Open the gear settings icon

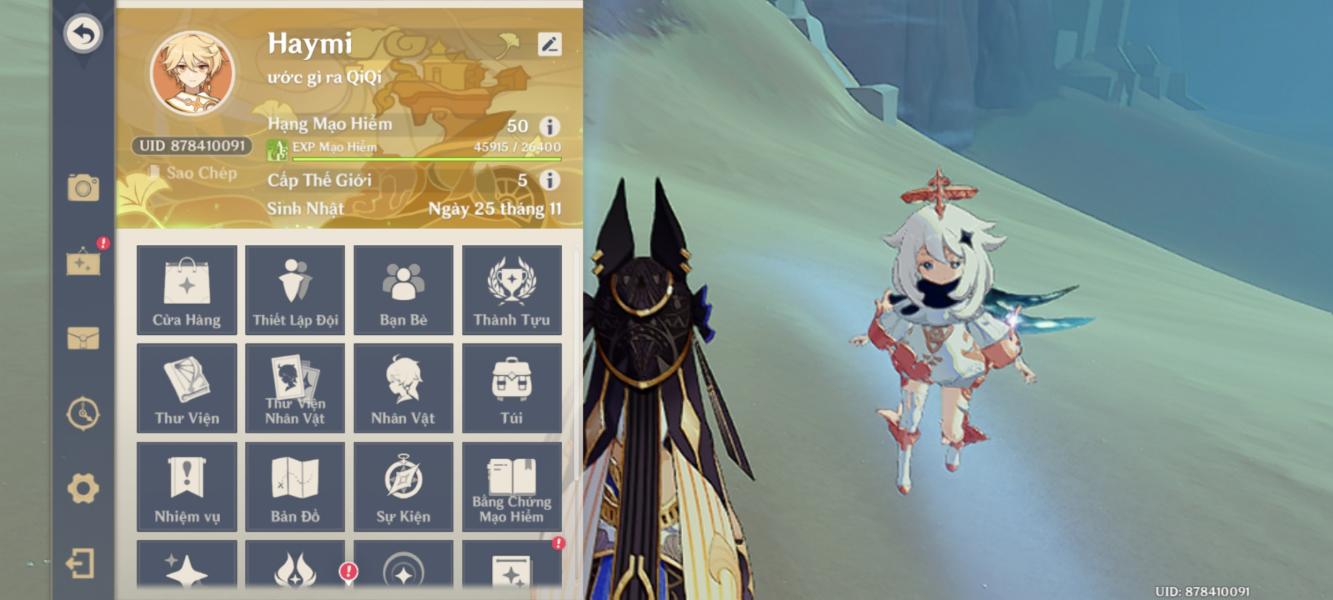83,488
